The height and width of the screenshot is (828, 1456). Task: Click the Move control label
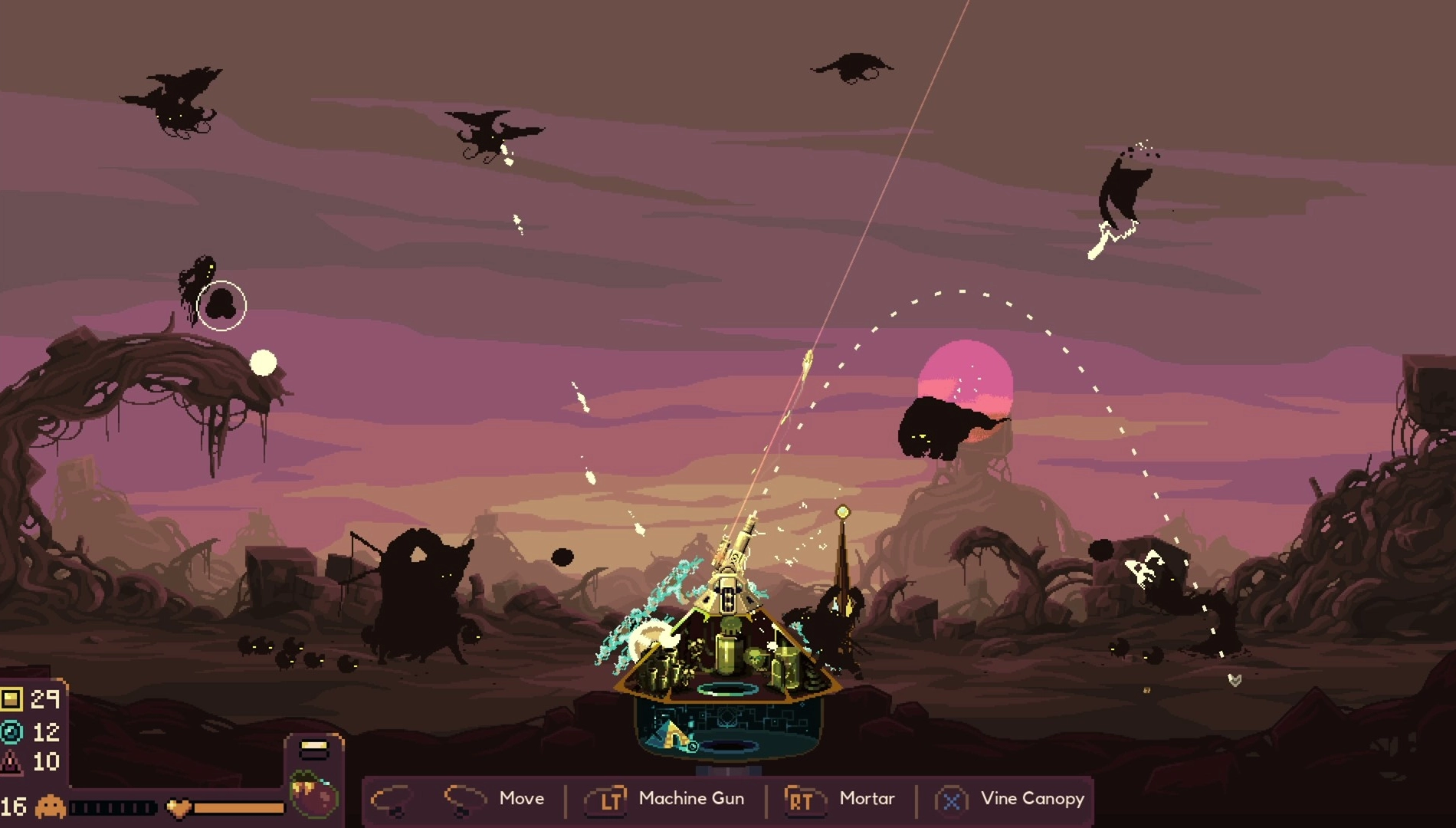coord(522,798)
